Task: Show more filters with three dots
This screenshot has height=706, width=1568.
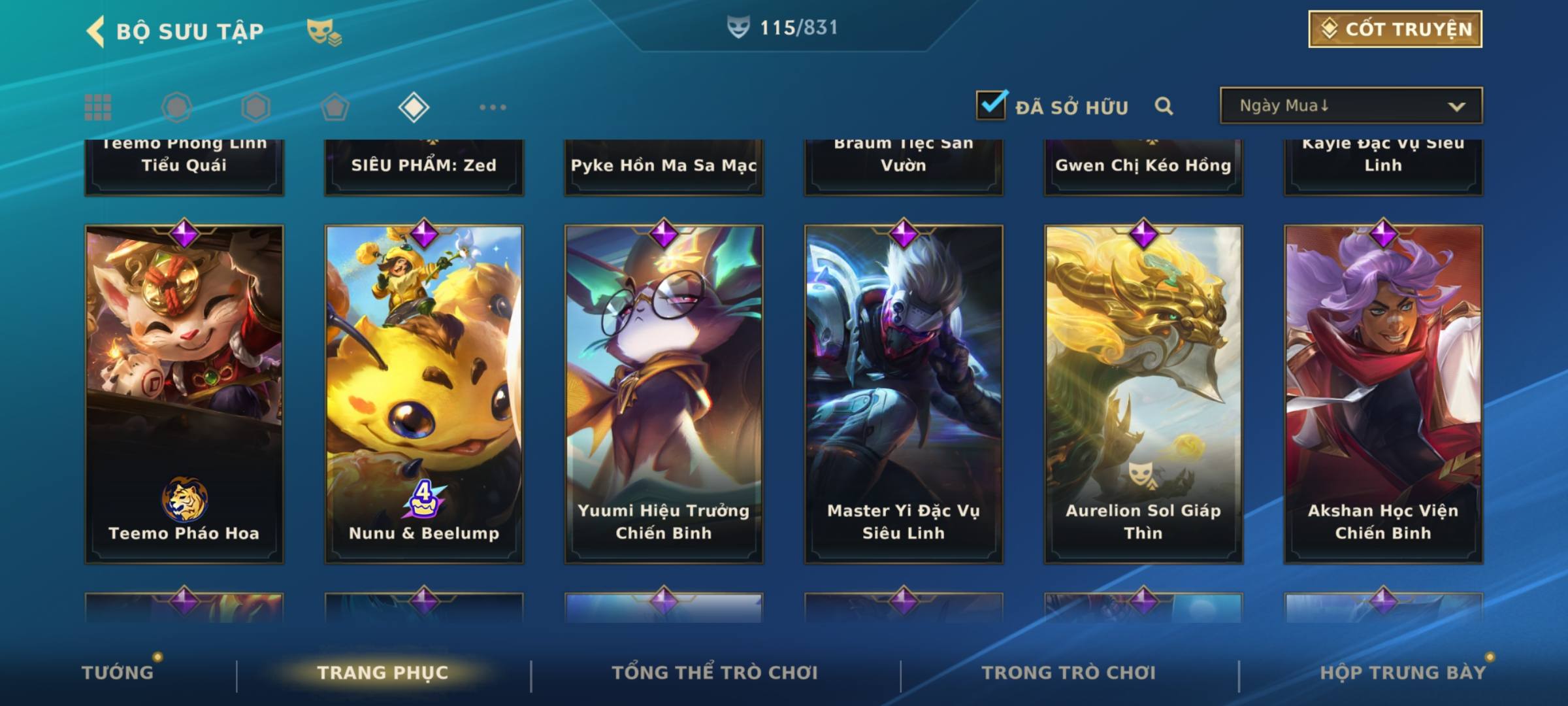Action: [493, 107]
